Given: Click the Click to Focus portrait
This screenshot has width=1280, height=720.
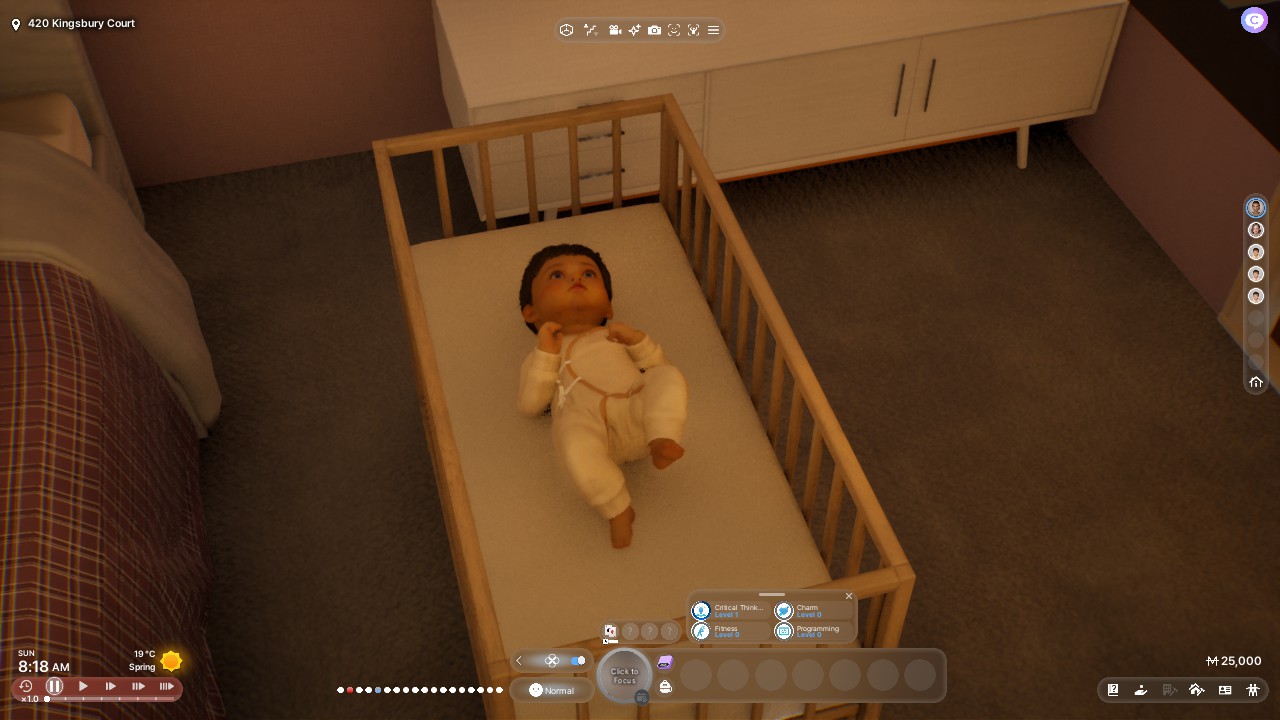Looking at the screenshot, I should pyautogui.click(x=624, y=675).
